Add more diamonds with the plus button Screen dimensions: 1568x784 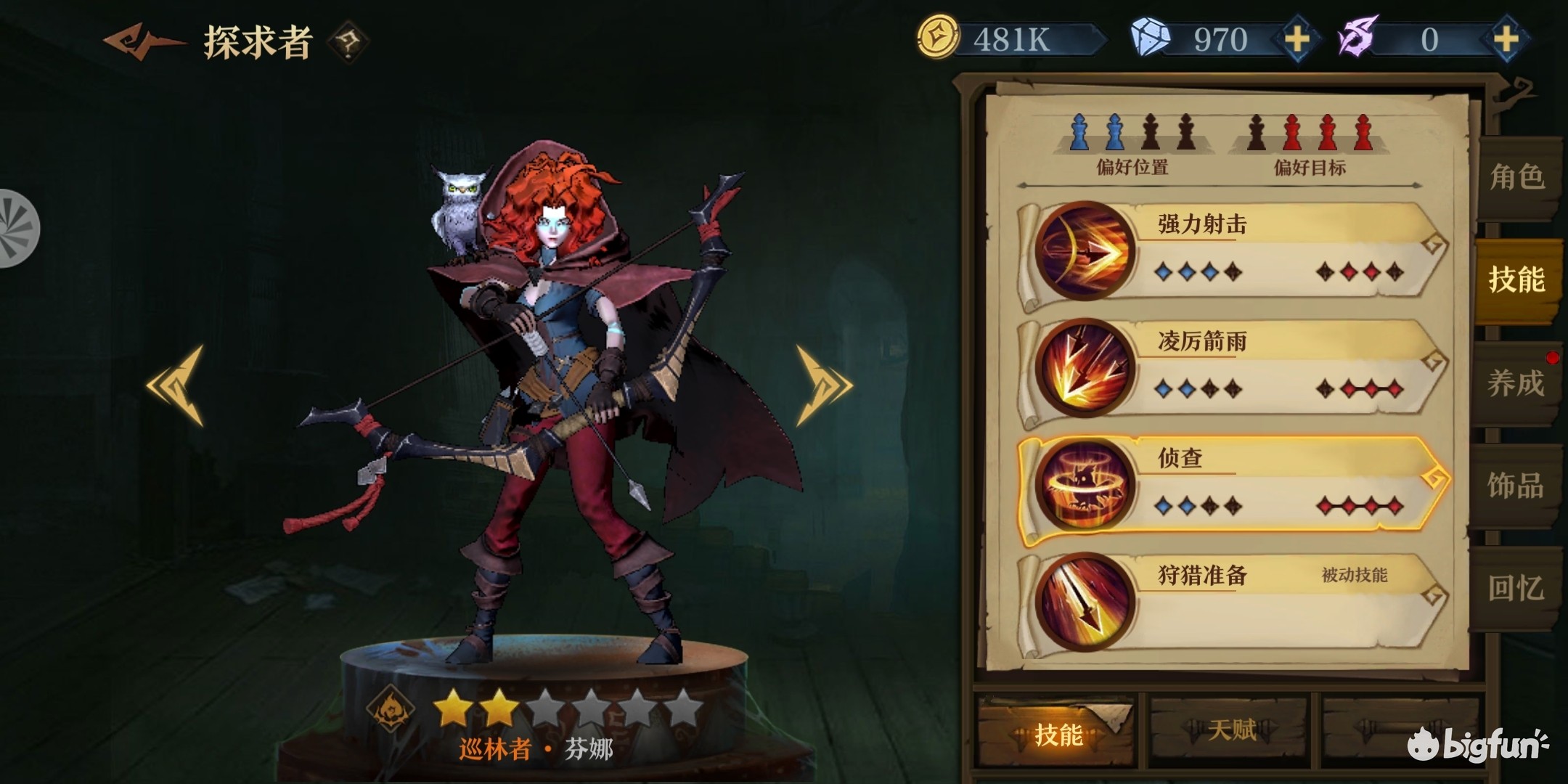tap(1297, 39)
